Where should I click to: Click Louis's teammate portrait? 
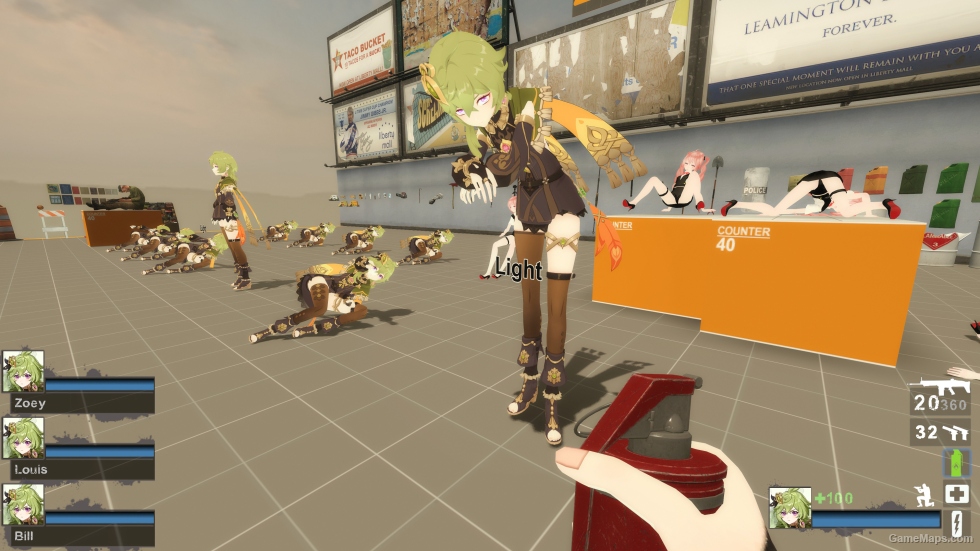point(22,438)
